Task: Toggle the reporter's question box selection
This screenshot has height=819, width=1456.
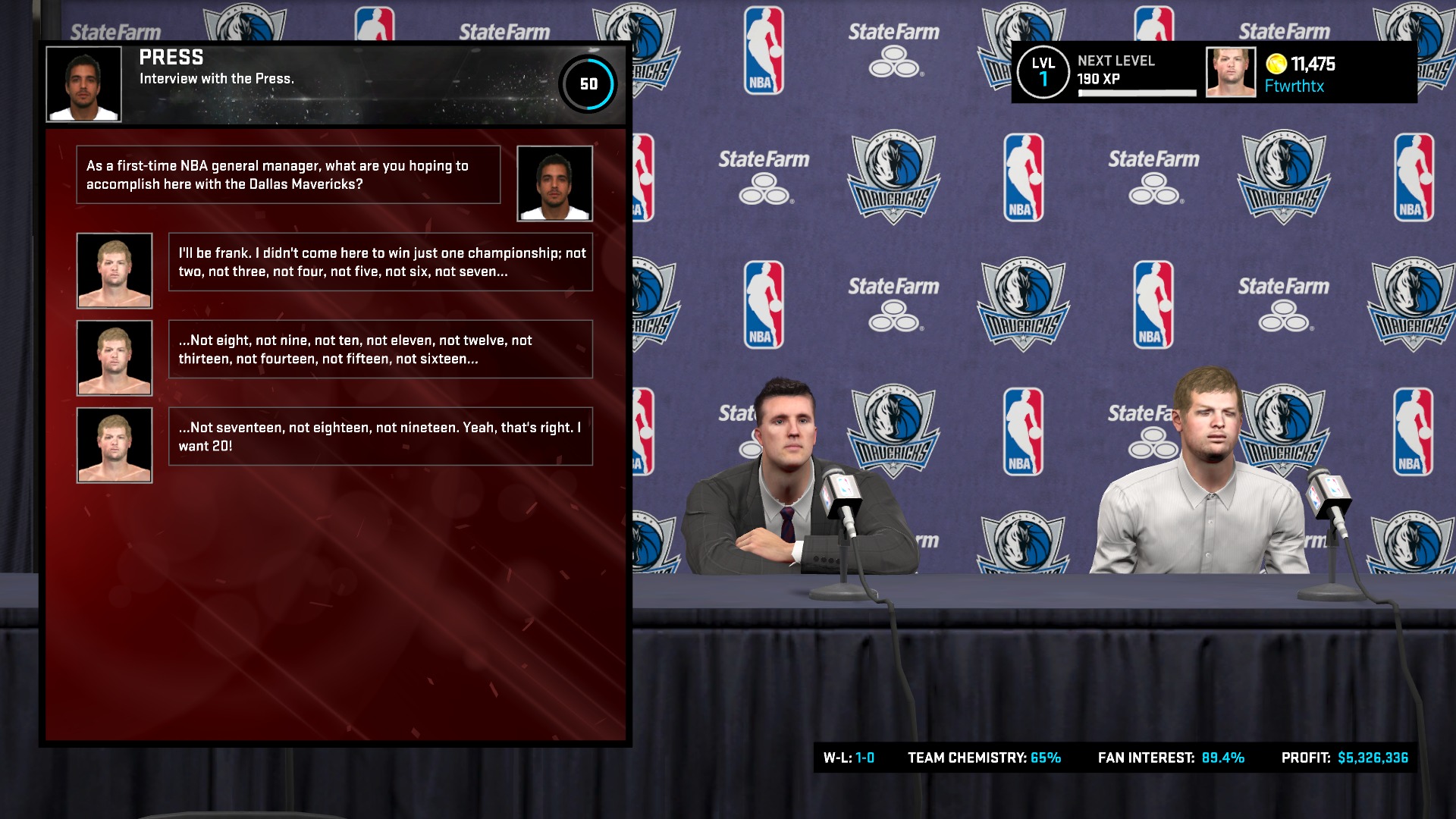Action: click(288, 175)
